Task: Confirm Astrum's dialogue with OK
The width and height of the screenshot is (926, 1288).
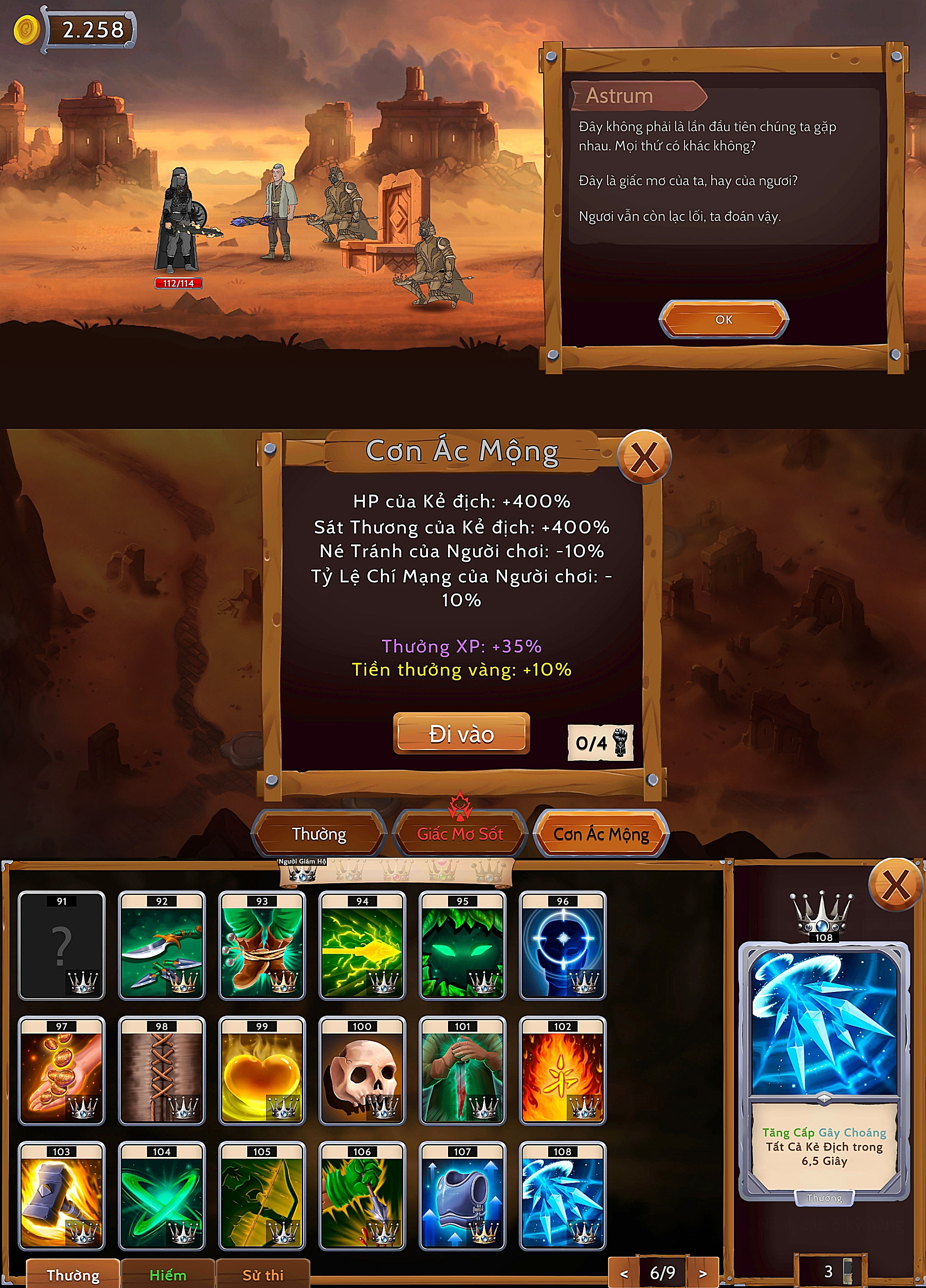Action: [723, 319]
